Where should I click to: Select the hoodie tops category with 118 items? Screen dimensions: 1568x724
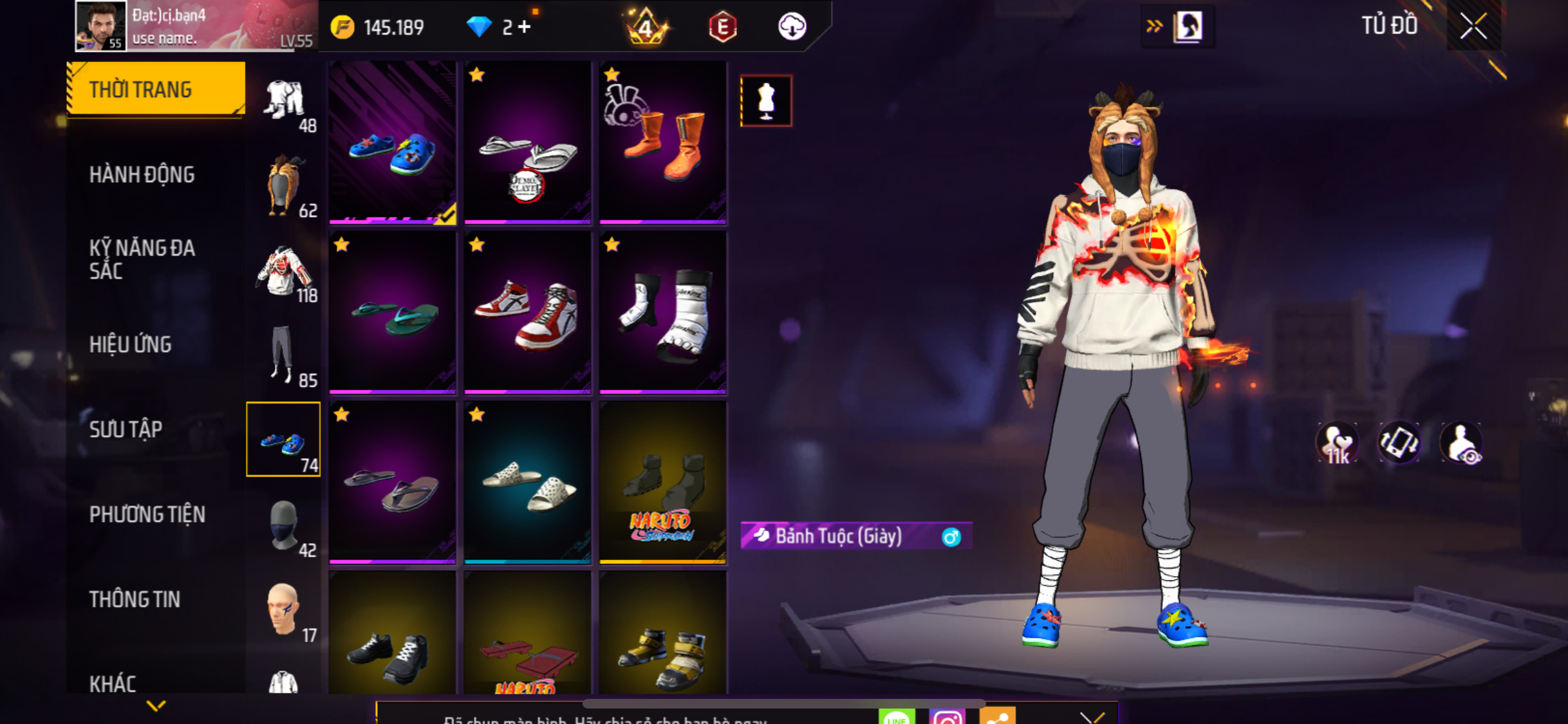point(284,271)
